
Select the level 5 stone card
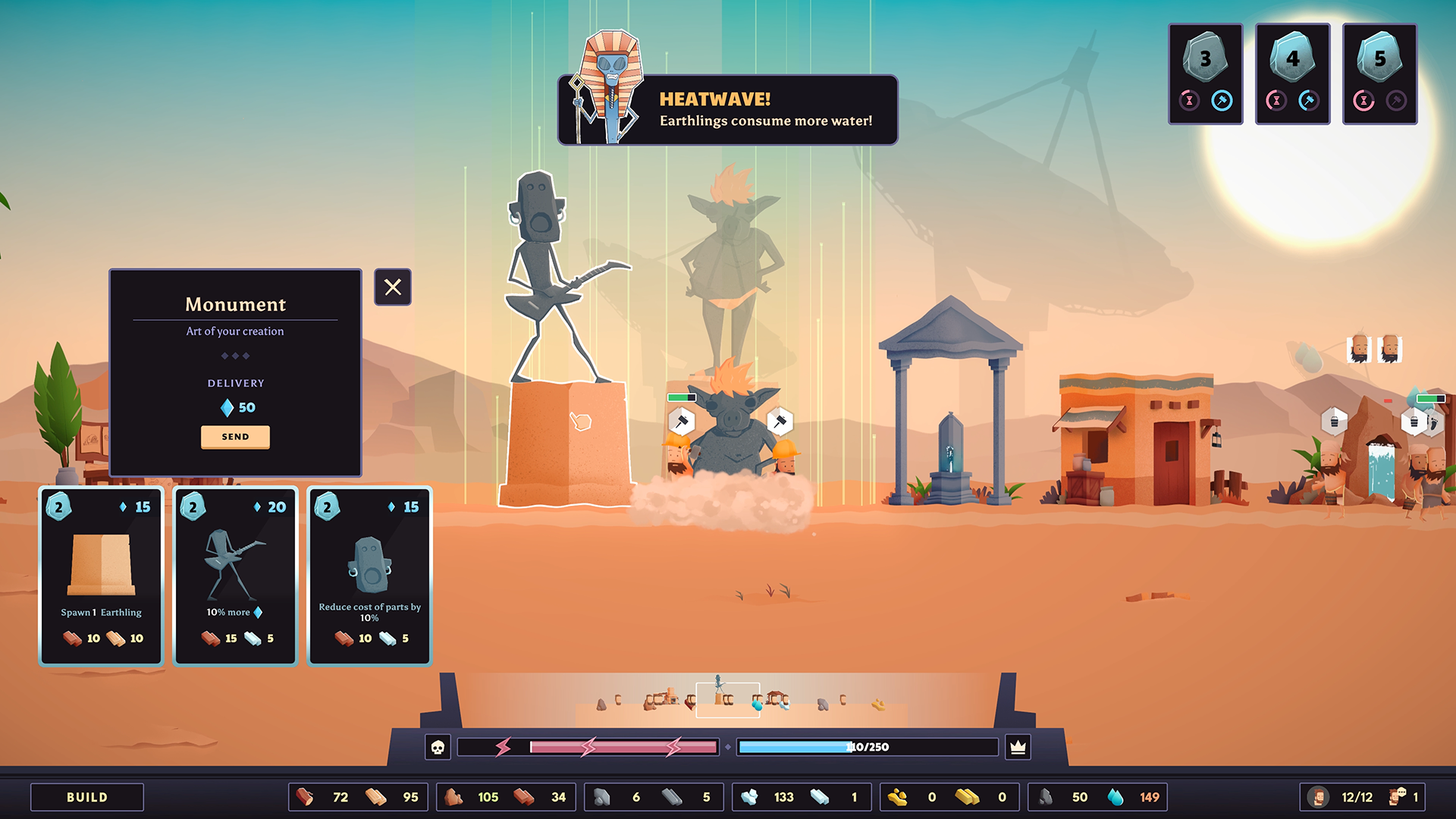point(1379,74)
